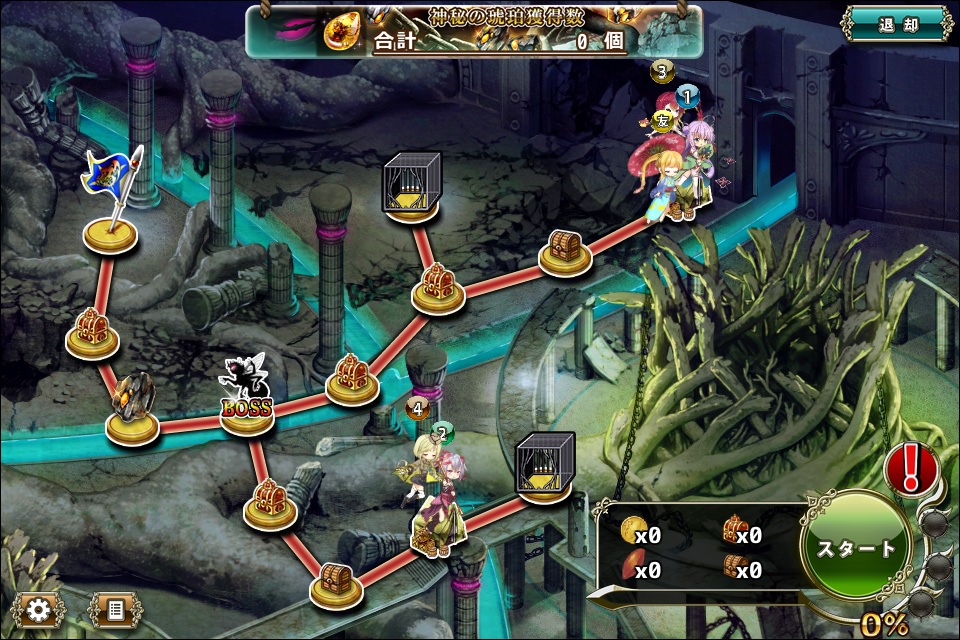Viewport: 960px width, 640px height.
Task: Open the document list icon
Action: [115, 609]
